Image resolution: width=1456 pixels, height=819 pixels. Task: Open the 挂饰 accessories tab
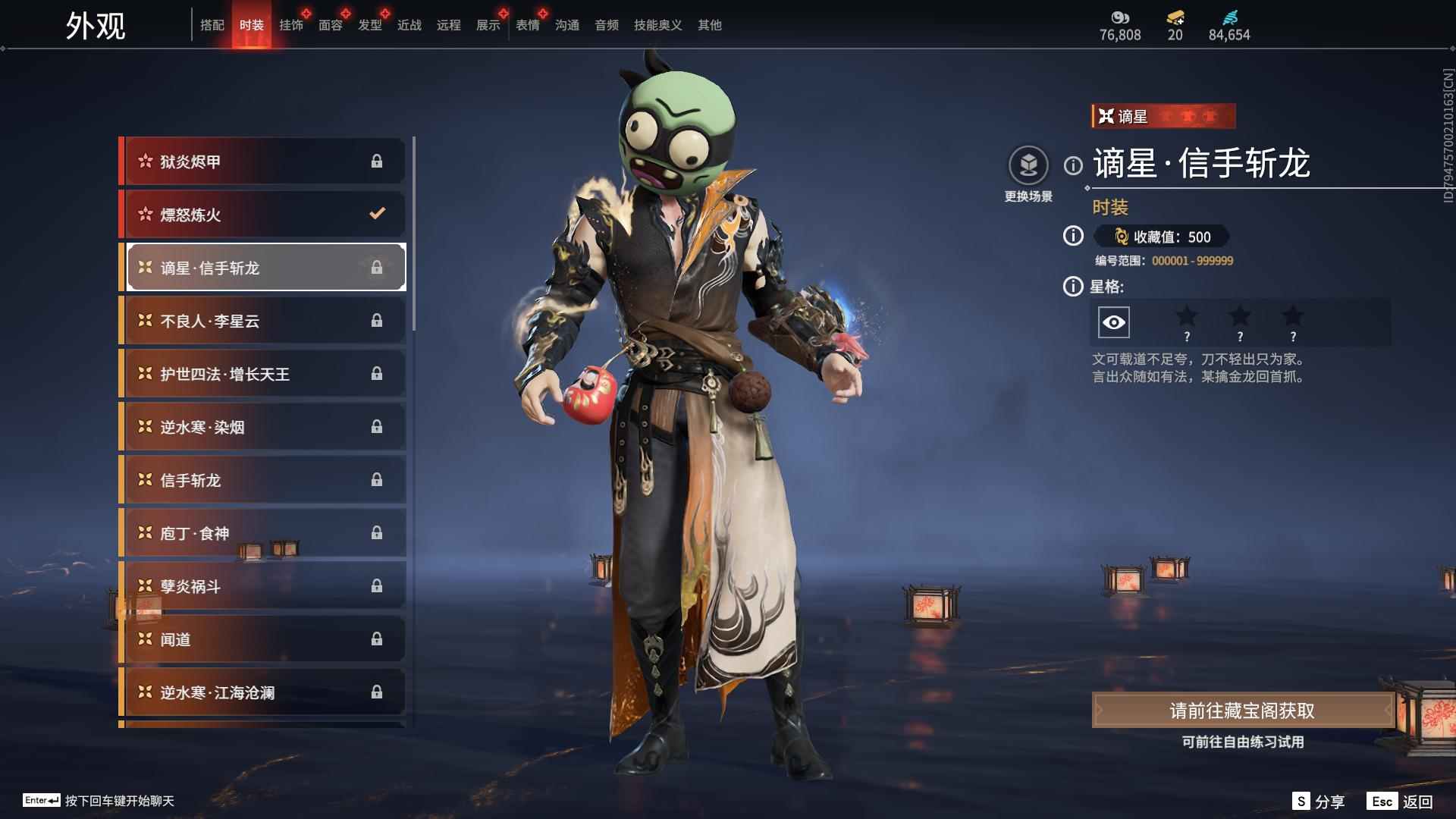[x=291, y=25]
